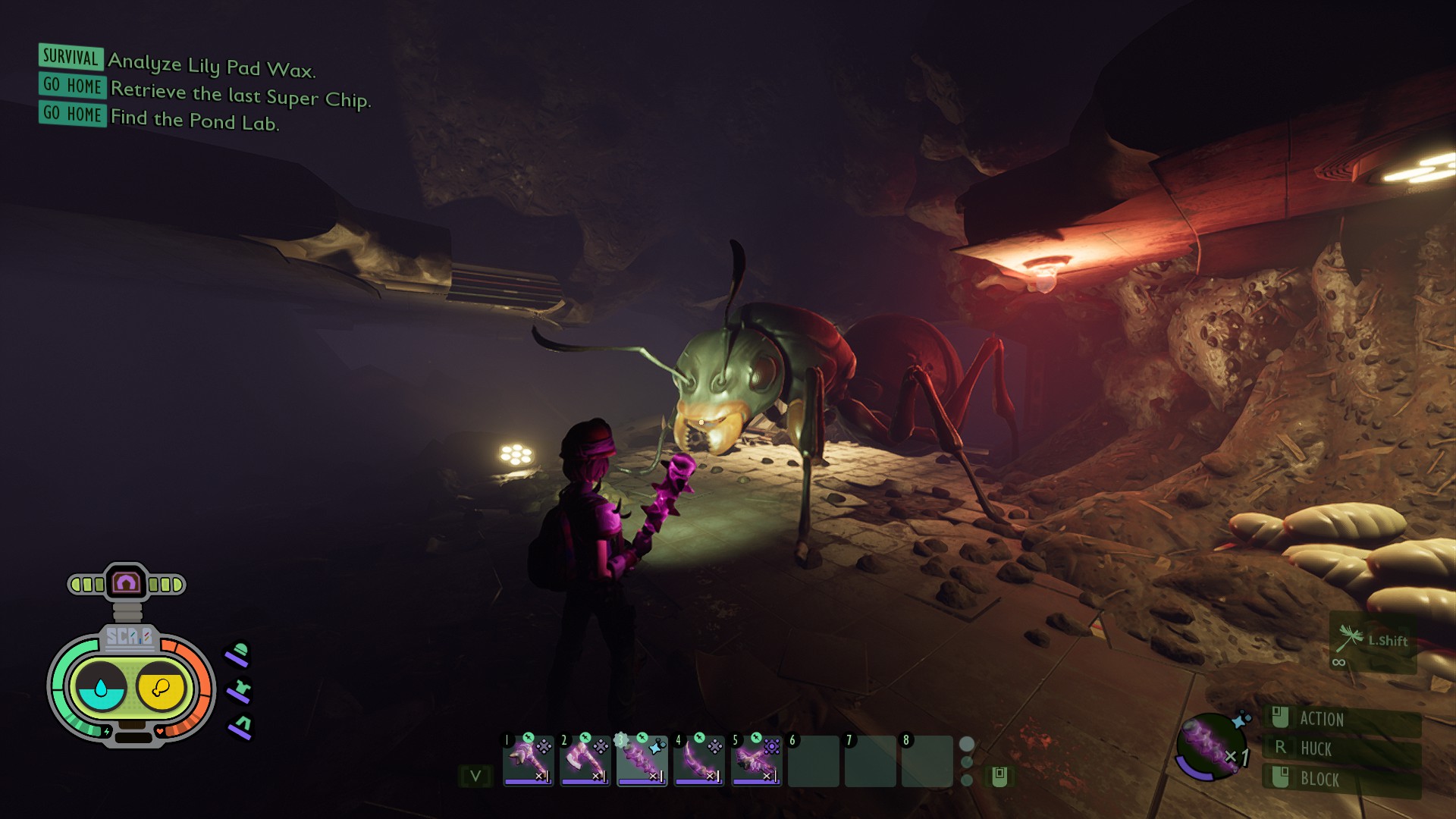Open the Analyze Lily Pad Wax objective
The height and width of the screenshot is (819, 1456).
(x=211, y=65)
